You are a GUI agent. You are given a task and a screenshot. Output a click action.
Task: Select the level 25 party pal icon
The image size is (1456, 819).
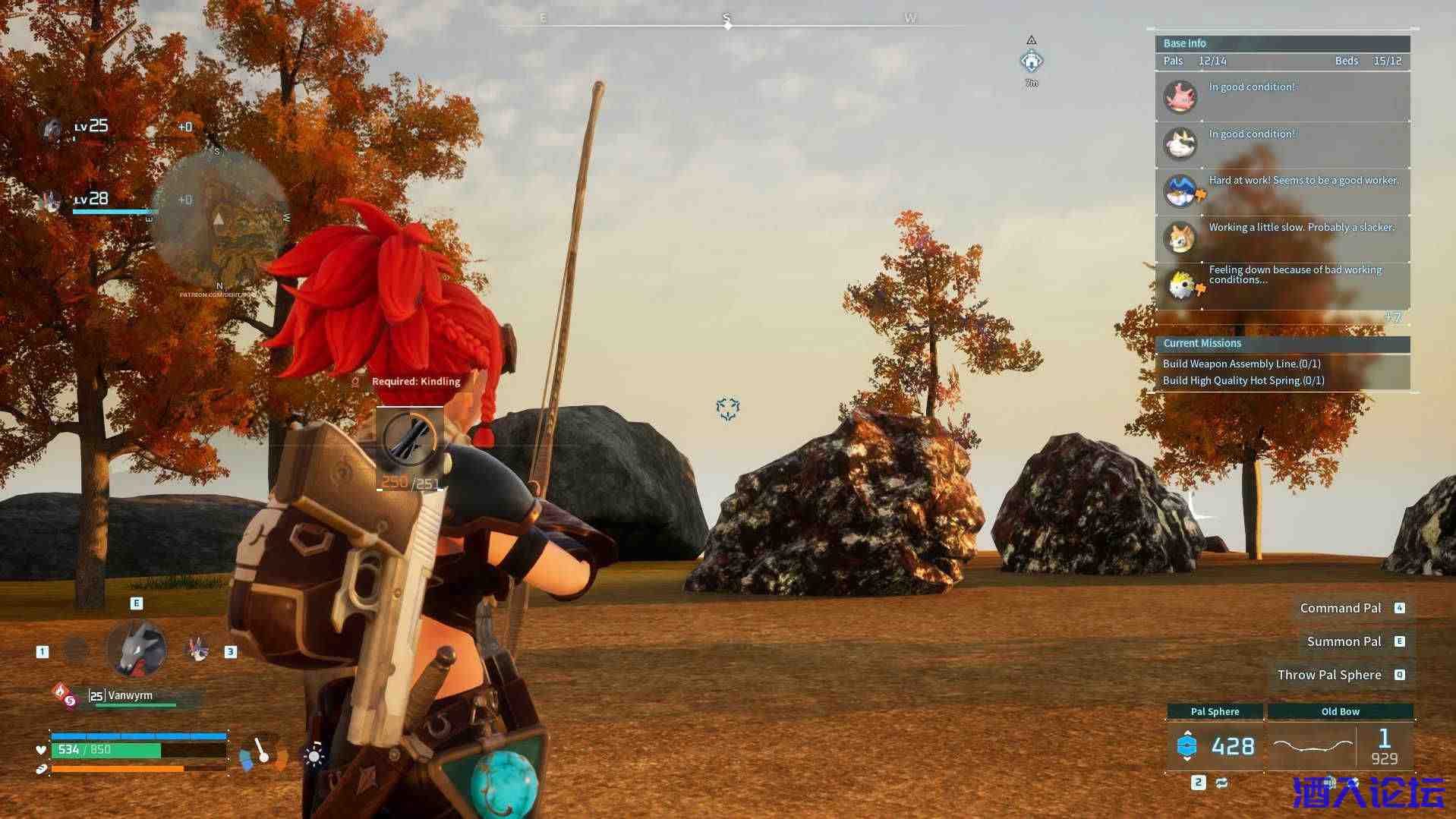[52, 129]
